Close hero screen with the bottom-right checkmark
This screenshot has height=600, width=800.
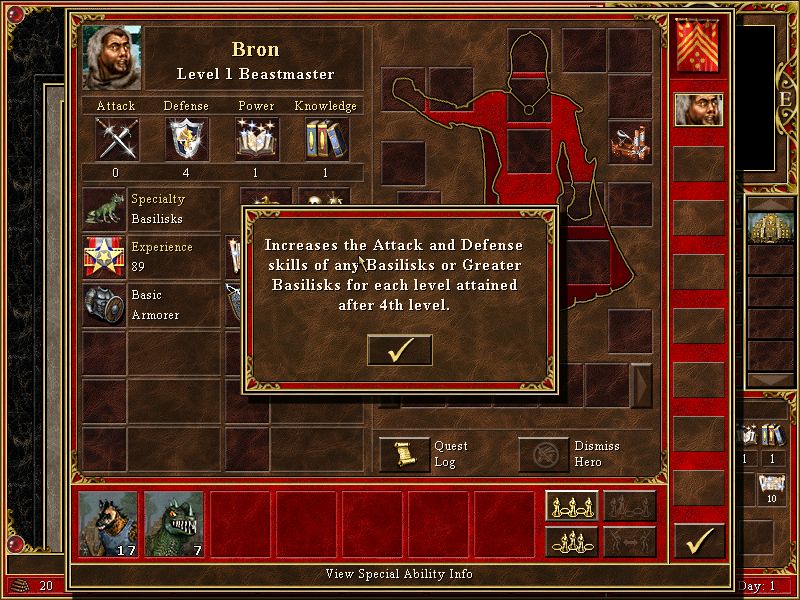tap(698, 541)
